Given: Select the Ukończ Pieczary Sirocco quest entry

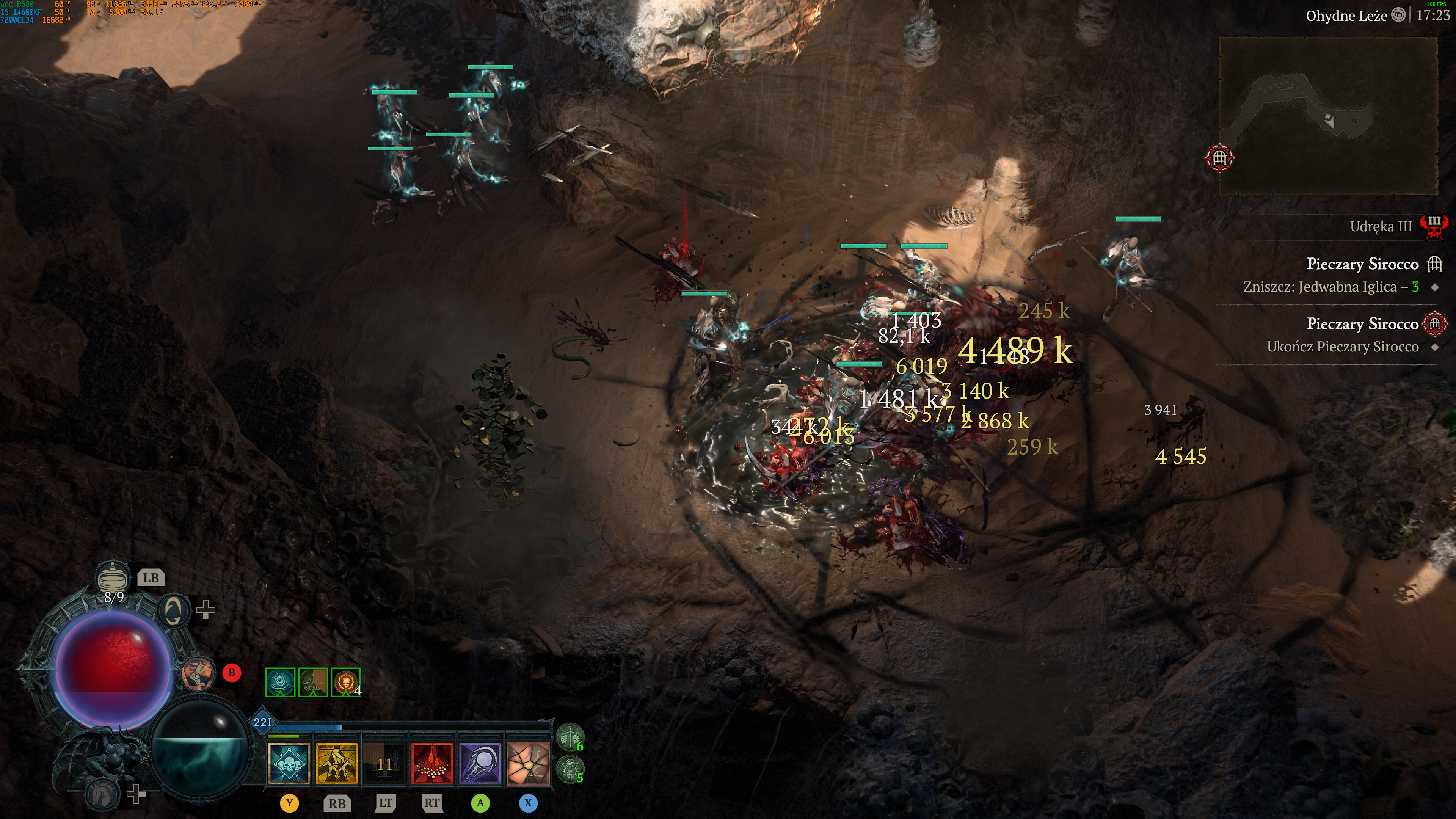Looking at the screenshot, I should pos(1342,347).
